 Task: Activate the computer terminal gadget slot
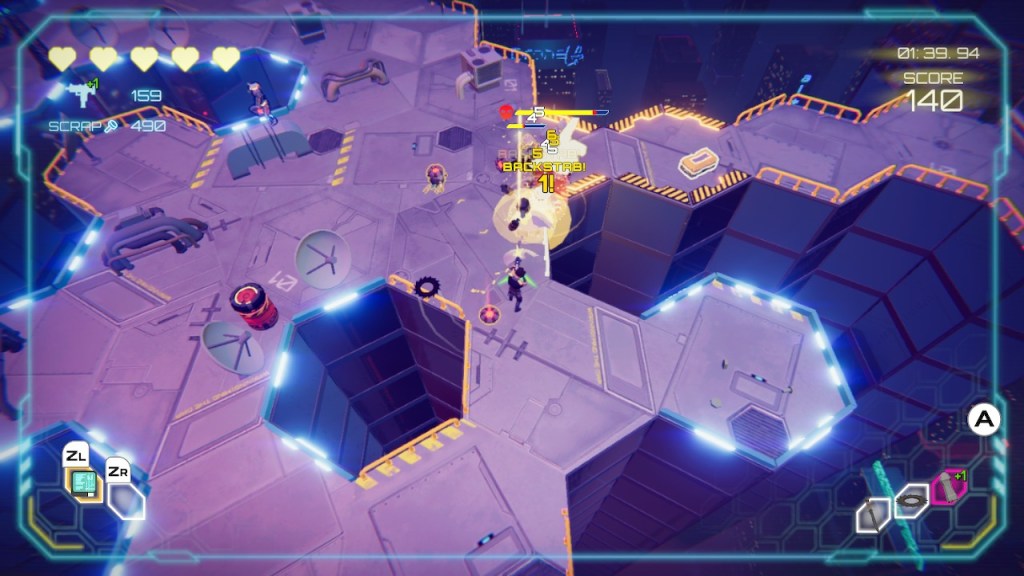(83, 485)
